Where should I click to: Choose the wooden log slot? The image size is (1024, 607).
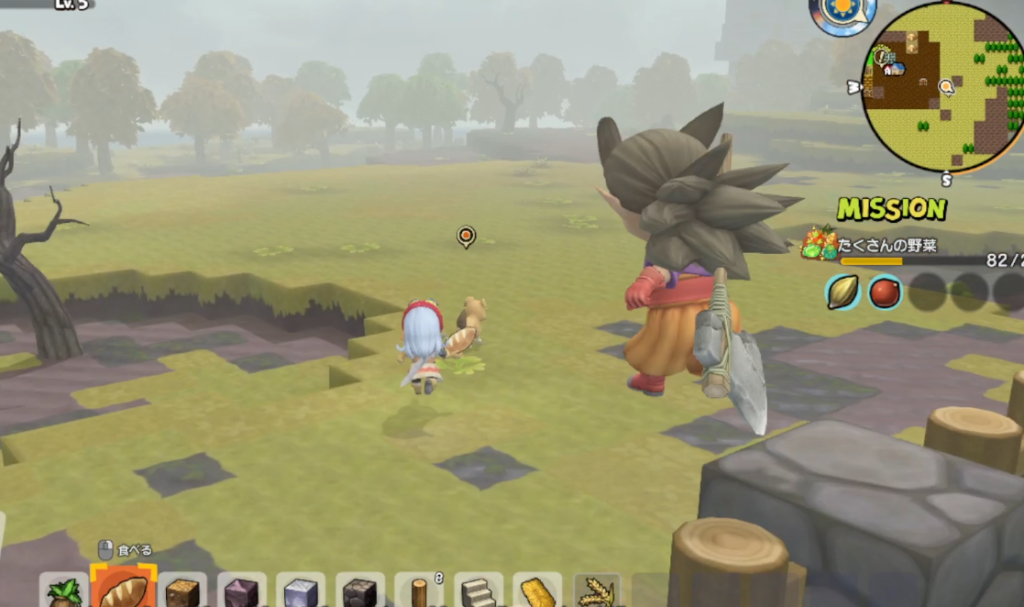(418, 592)
